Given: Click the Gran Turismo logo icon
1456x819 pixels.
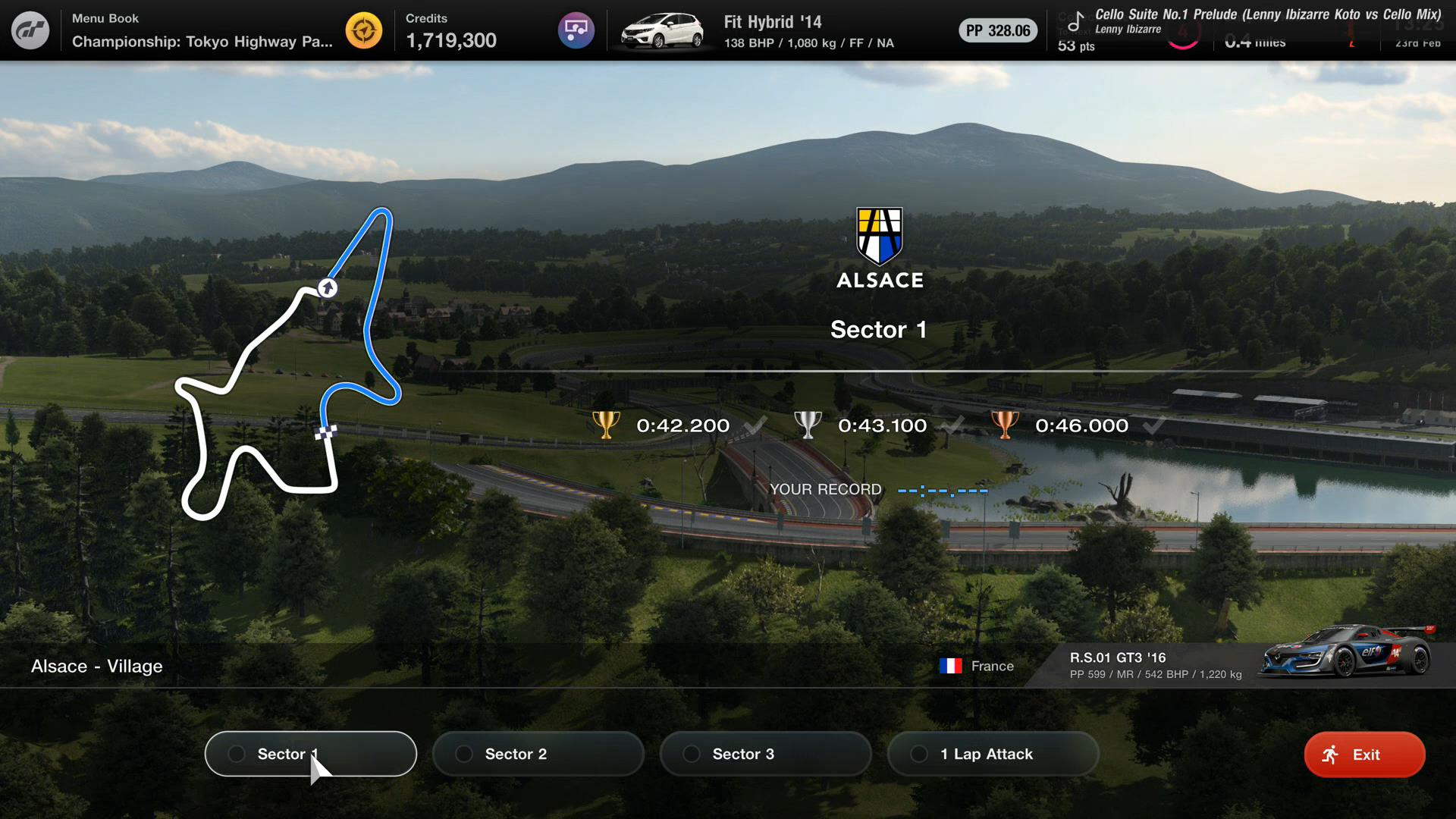Looking at the screenshot, I should (x=30, y=30).
